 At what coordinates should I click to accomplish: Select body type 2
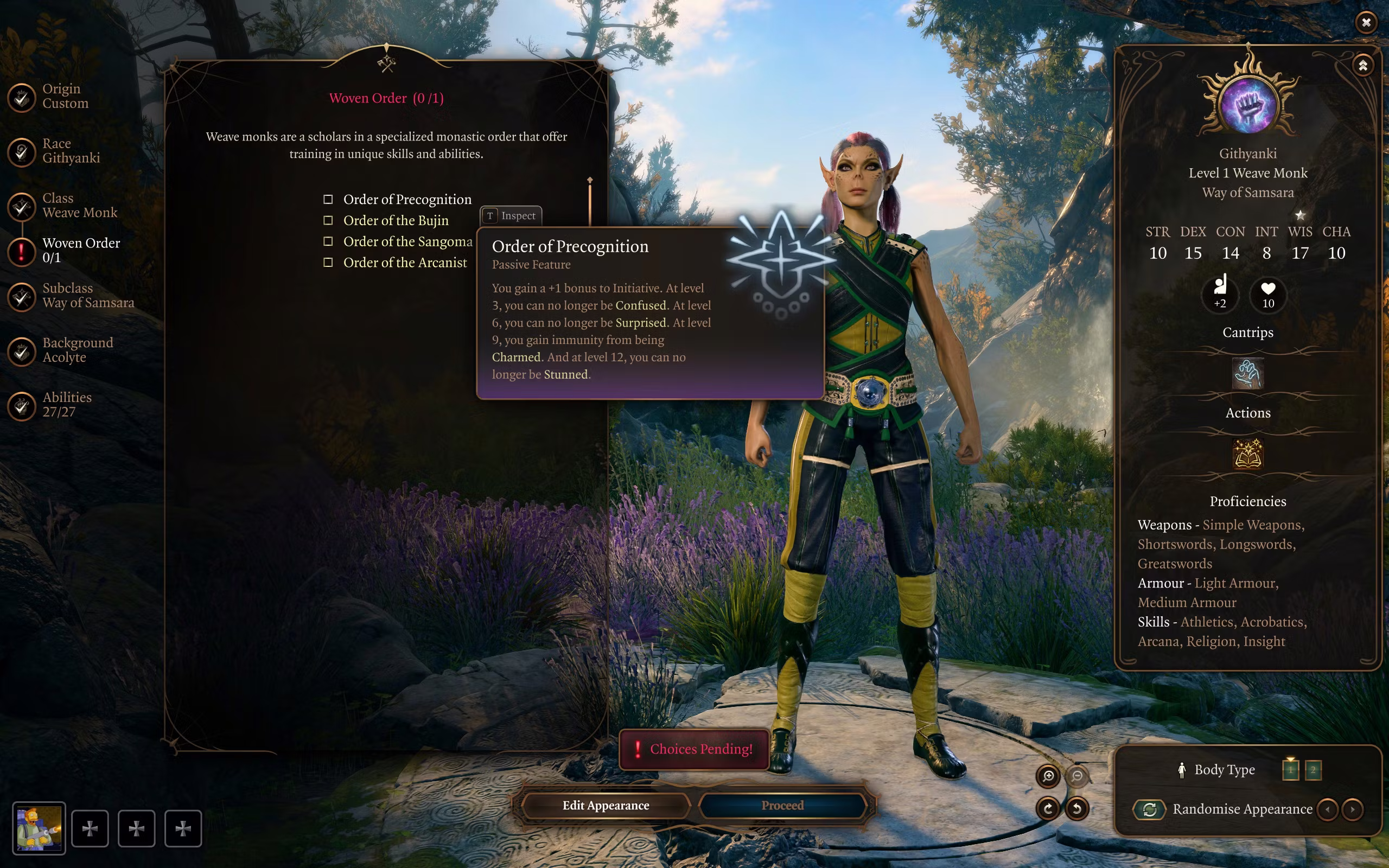tap(1312, 769)
